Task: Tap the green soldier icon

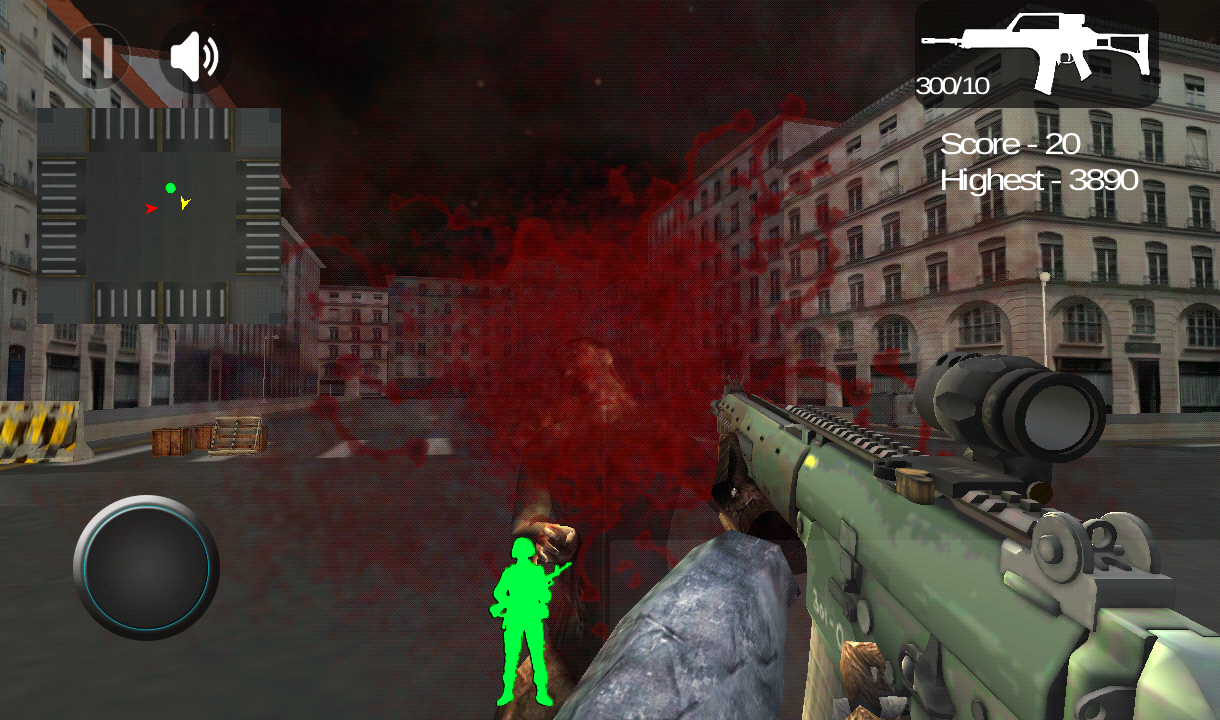Action: pos(524,622)
